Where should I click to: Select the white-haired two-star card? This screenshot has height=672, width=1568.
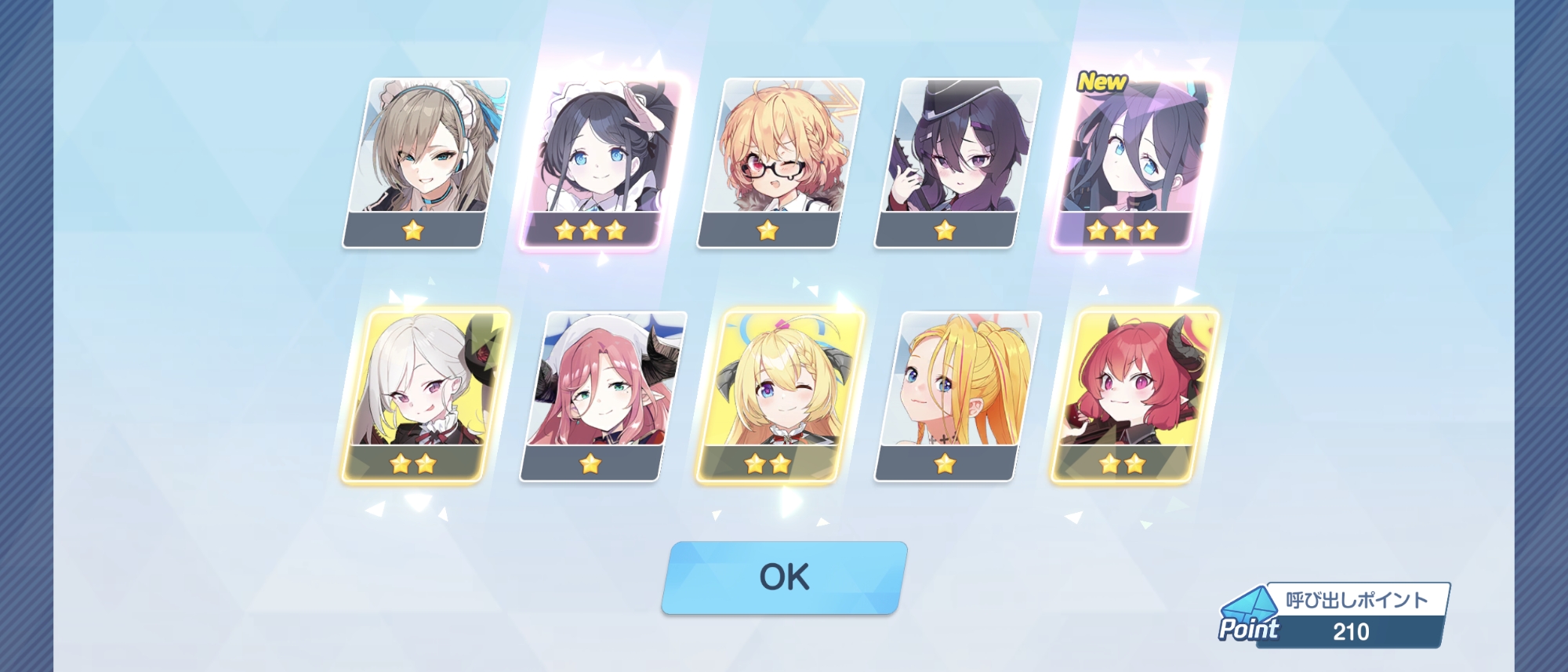pos(425,396)
